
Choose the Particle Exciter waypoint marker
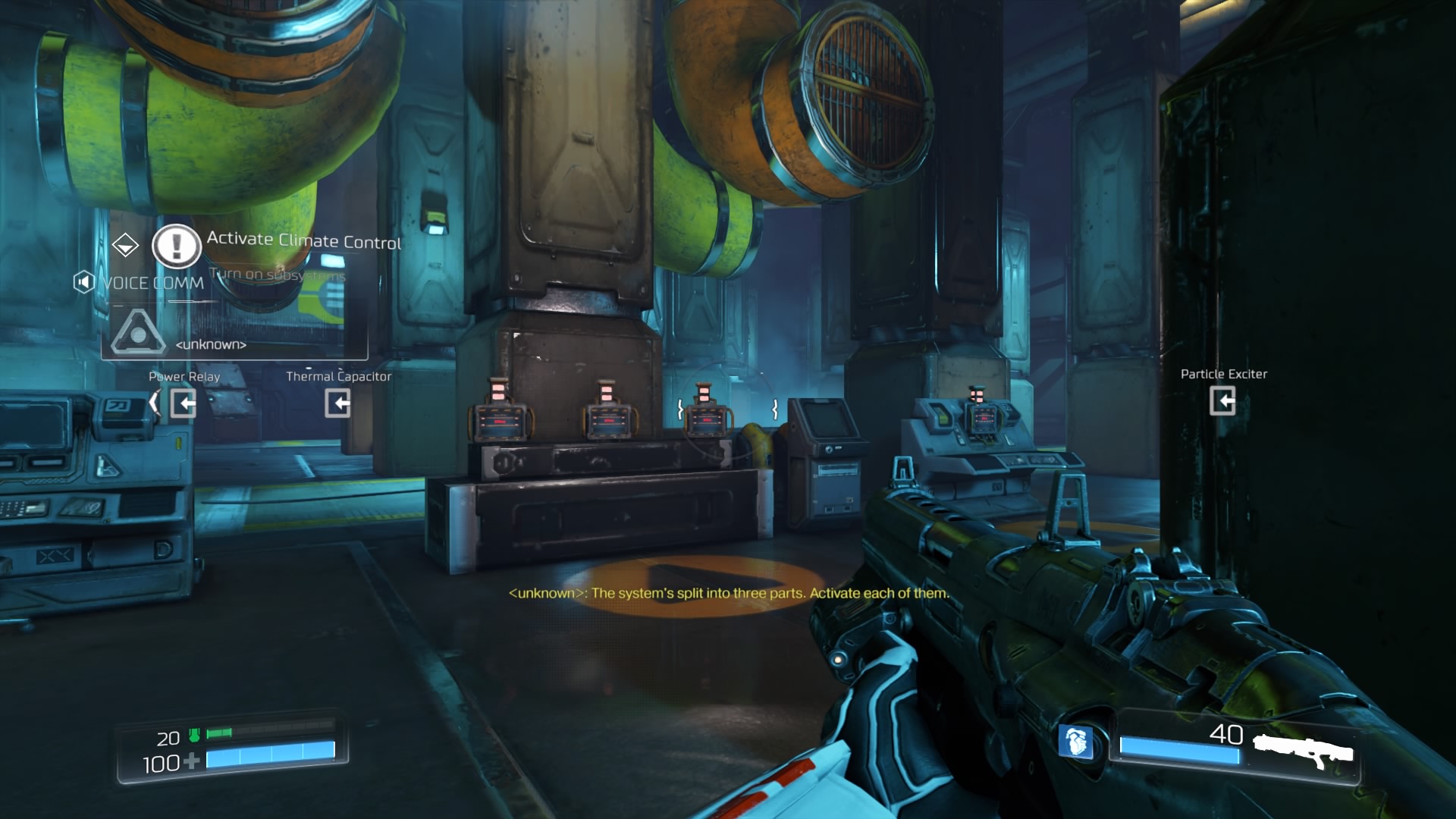pyautogui.click(x=1222, y=400)
